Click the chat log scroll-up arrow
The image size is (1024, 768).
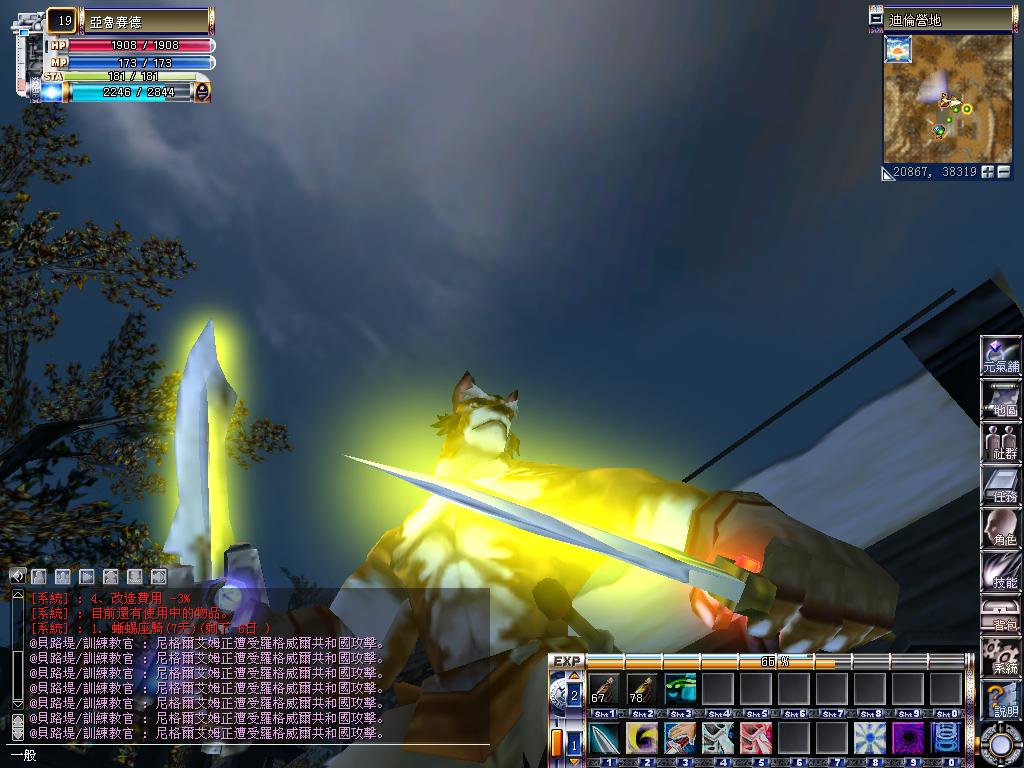click(x=17, y=597)
